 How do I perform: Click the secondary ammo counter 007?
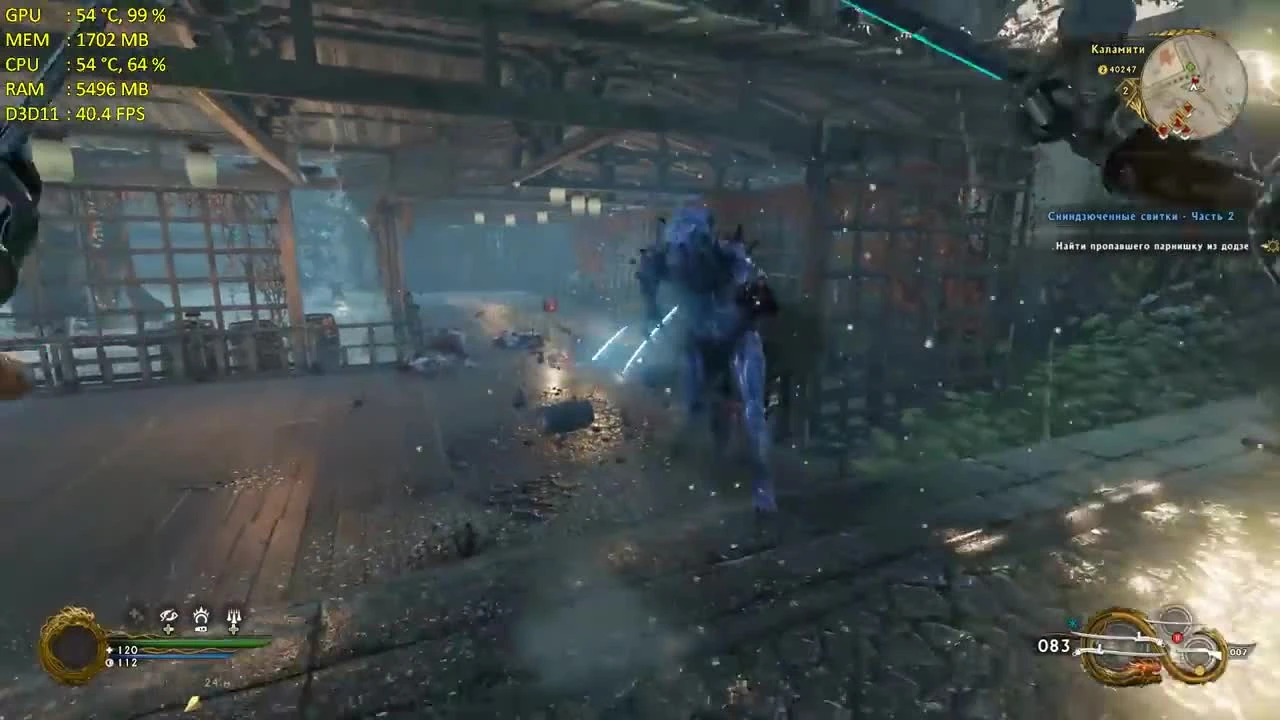pyautogui.click(x=1239, y=652)
